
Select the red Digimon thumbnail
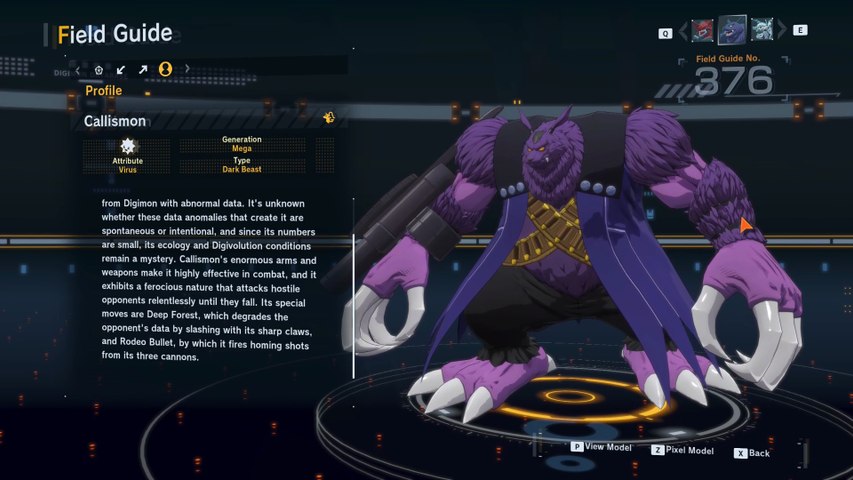click(704, 31)
